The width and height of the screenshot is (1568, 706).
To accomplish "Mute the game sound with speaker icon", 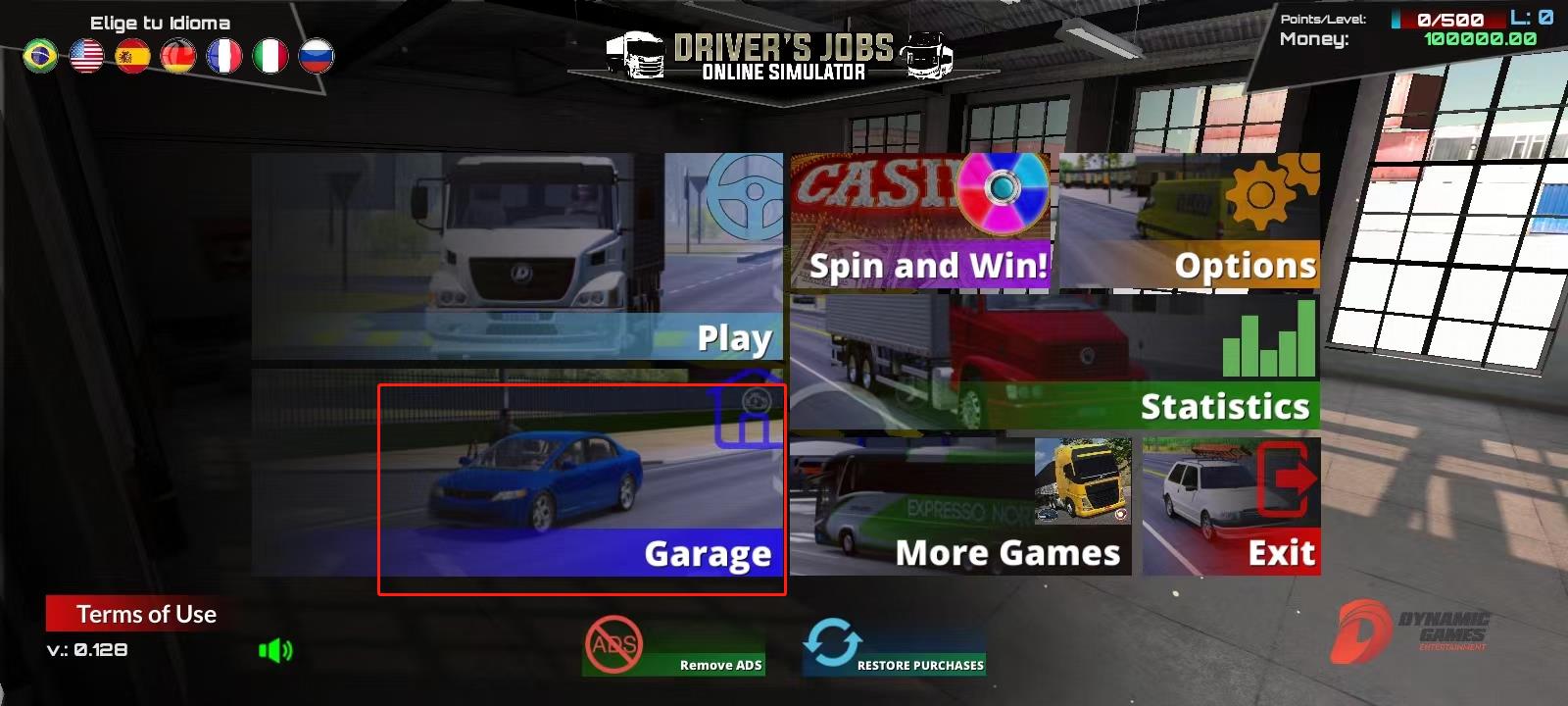I will tap(275, 649).
